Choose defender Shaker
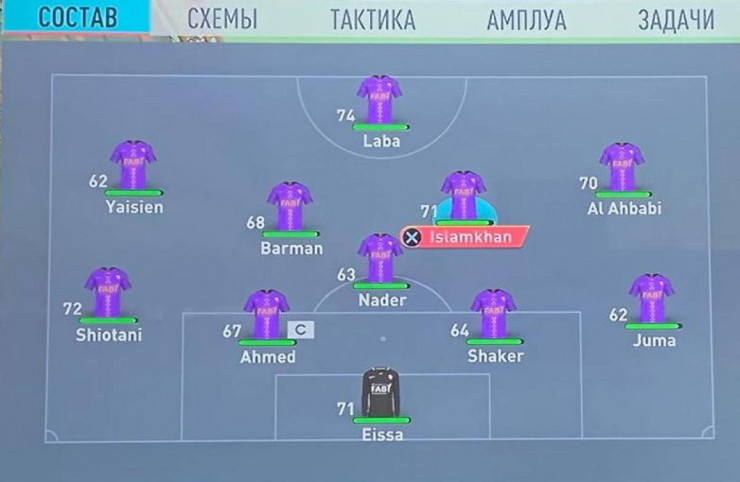The image size is (740, 482). click(x=494, y=314)
